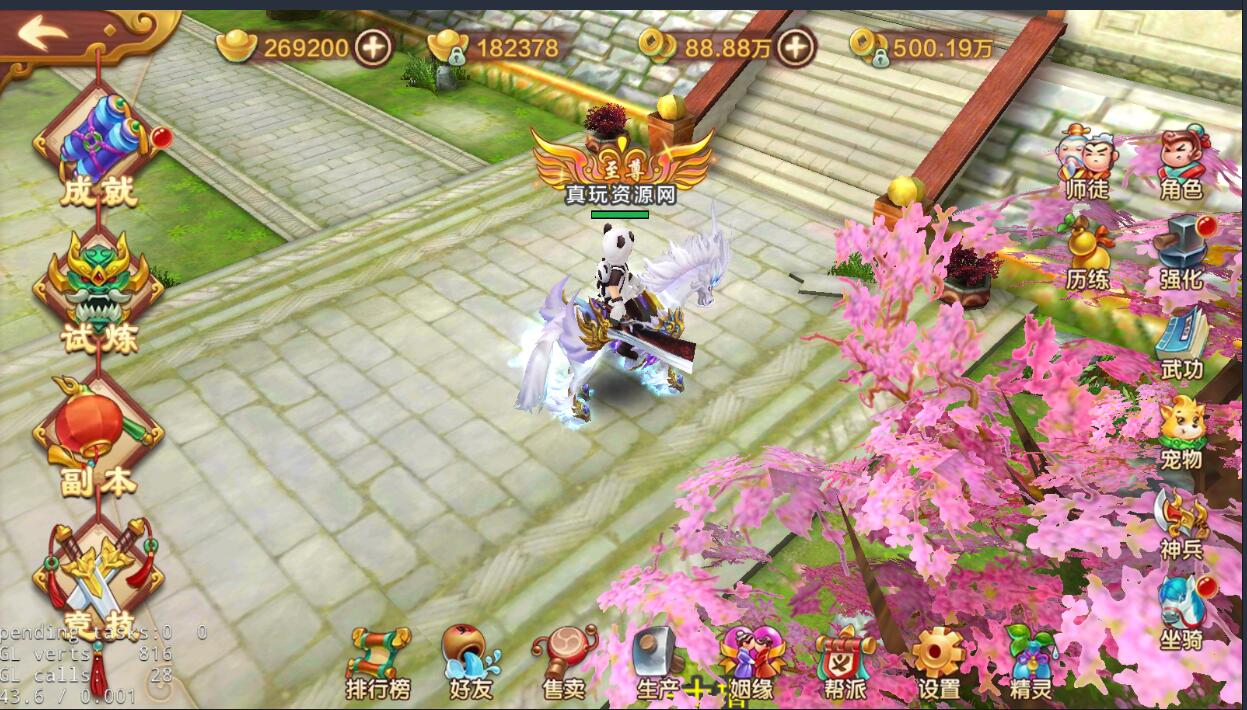Show the 排行榜 leaderboard

378,663
